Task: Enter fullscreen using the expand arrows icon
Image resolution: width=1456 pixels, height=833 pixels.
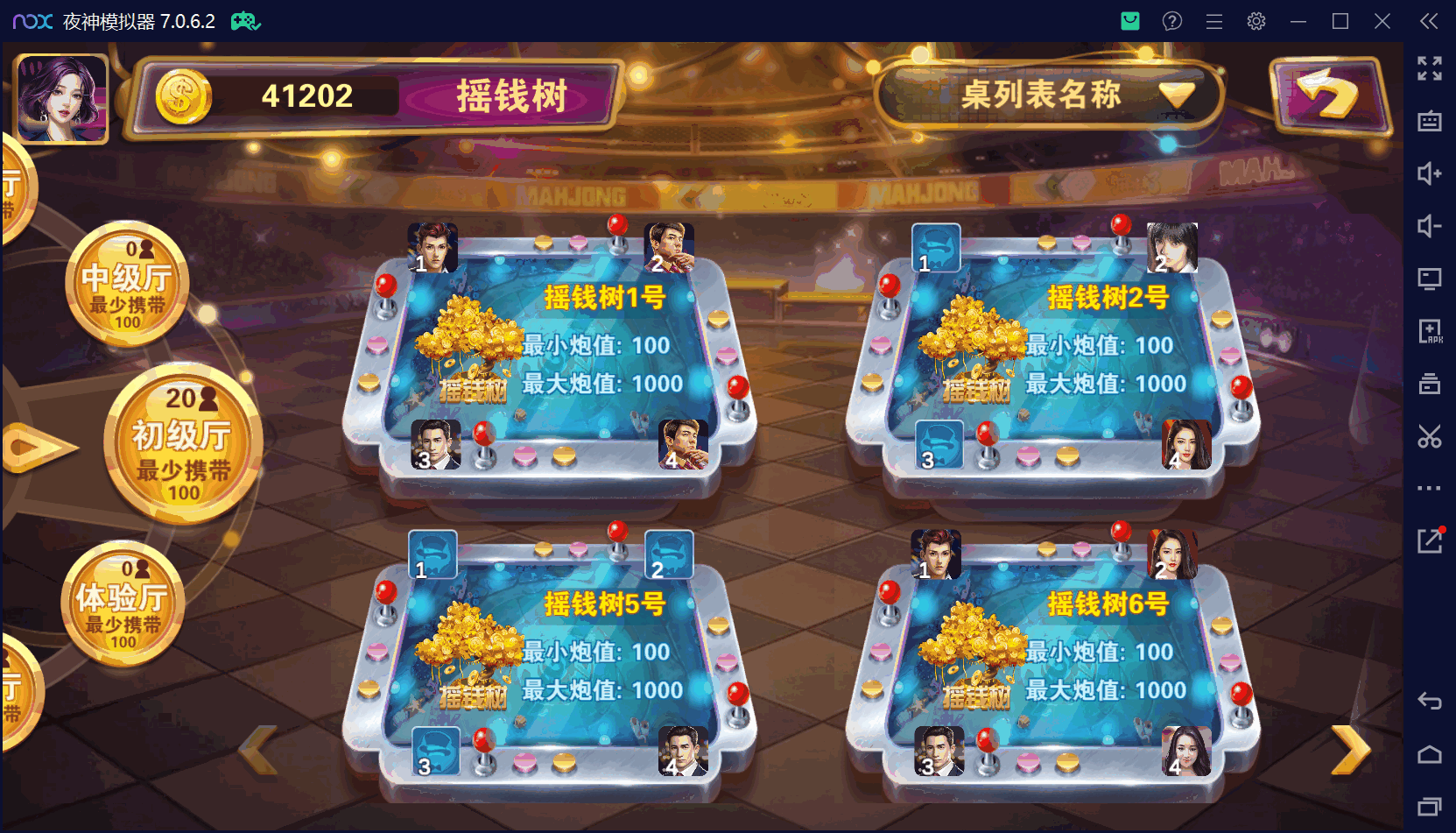Action: (x=1430, y=68)
